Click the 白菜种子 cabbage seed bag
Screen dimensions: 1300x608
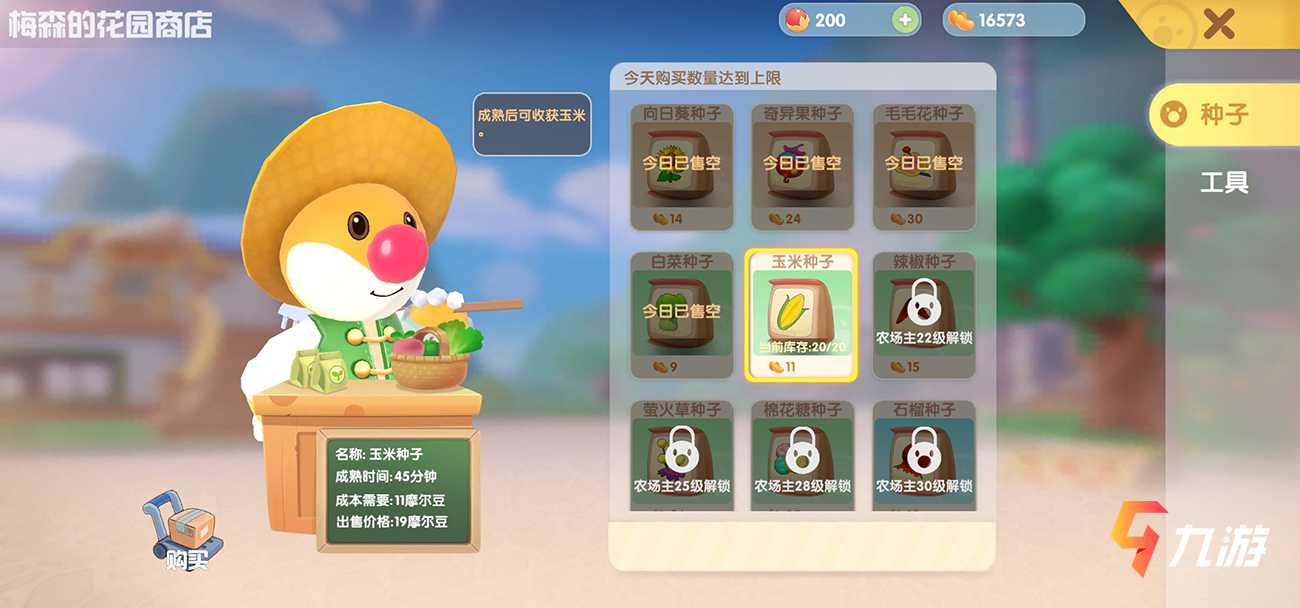tap(681, 315)
